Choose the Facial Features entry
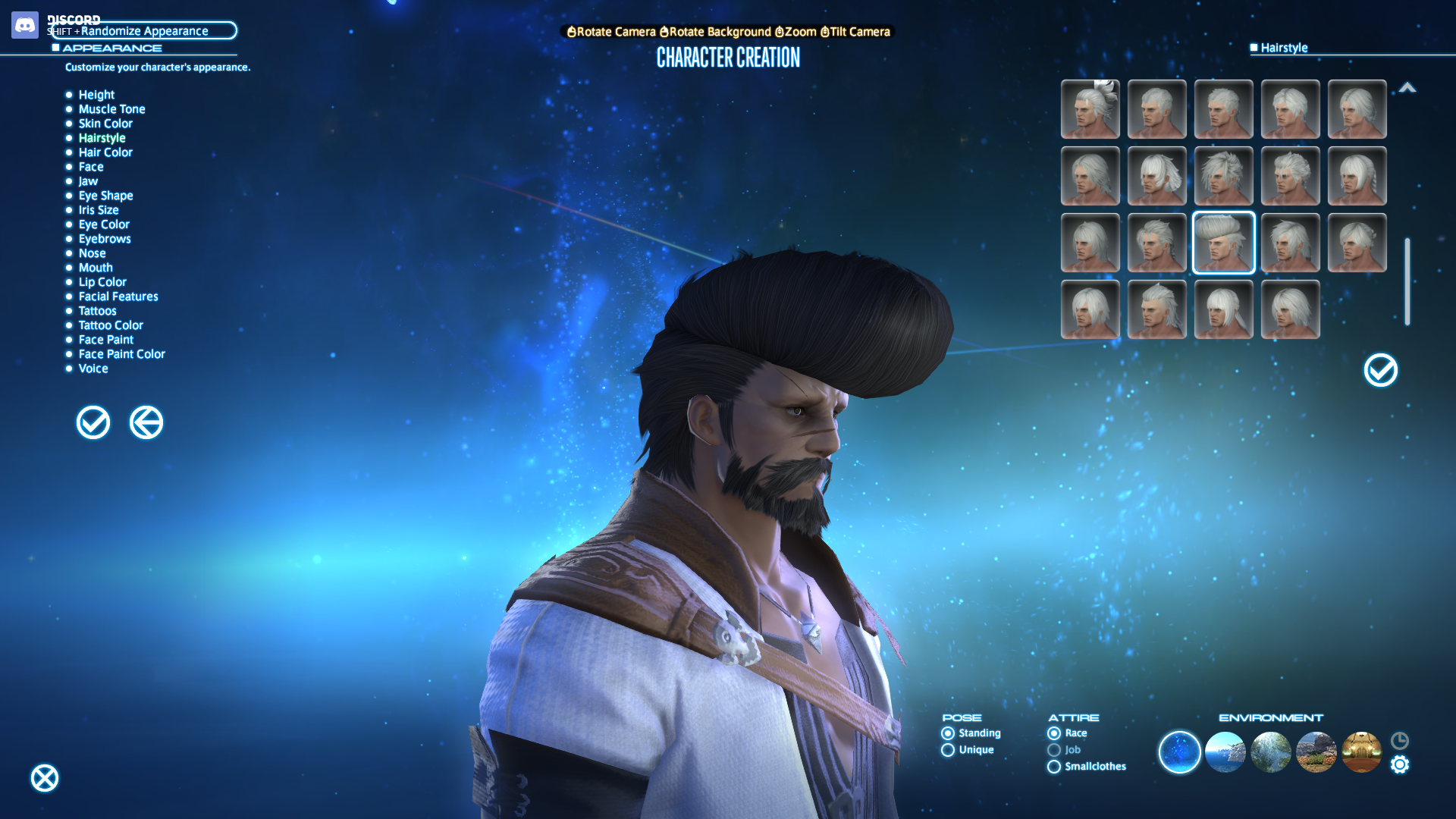 coord(118,297)
